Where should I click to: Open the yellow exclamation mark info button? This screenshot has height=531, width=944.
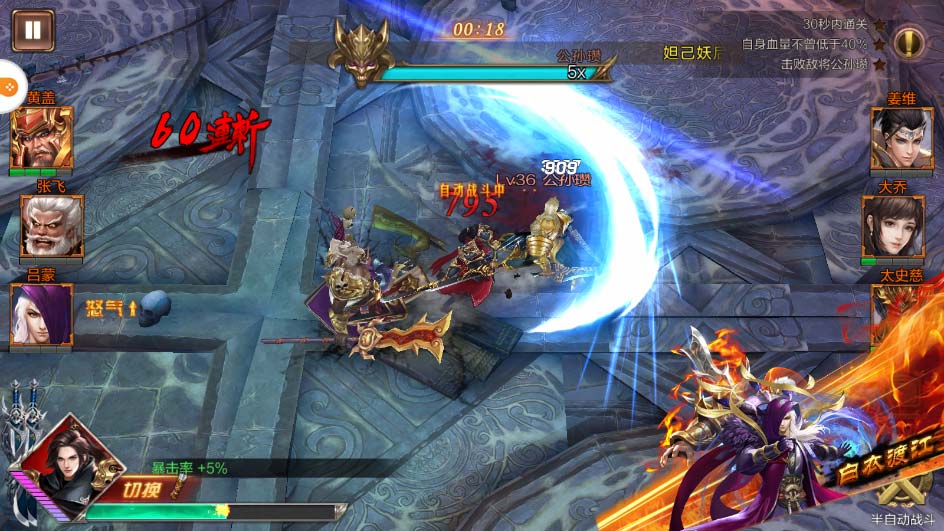908,43
